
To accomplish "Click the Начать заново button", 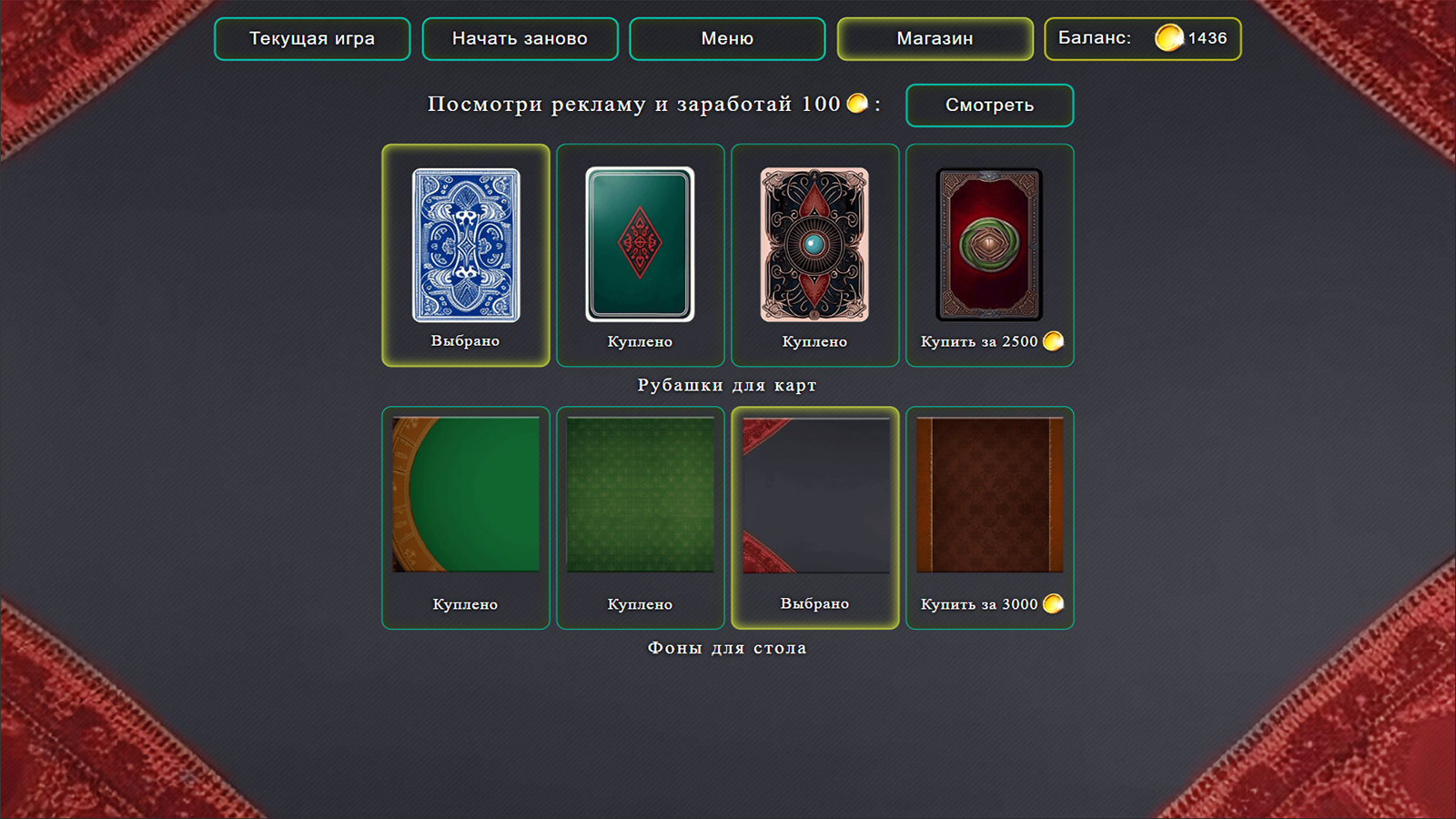I will click(520, 38).
